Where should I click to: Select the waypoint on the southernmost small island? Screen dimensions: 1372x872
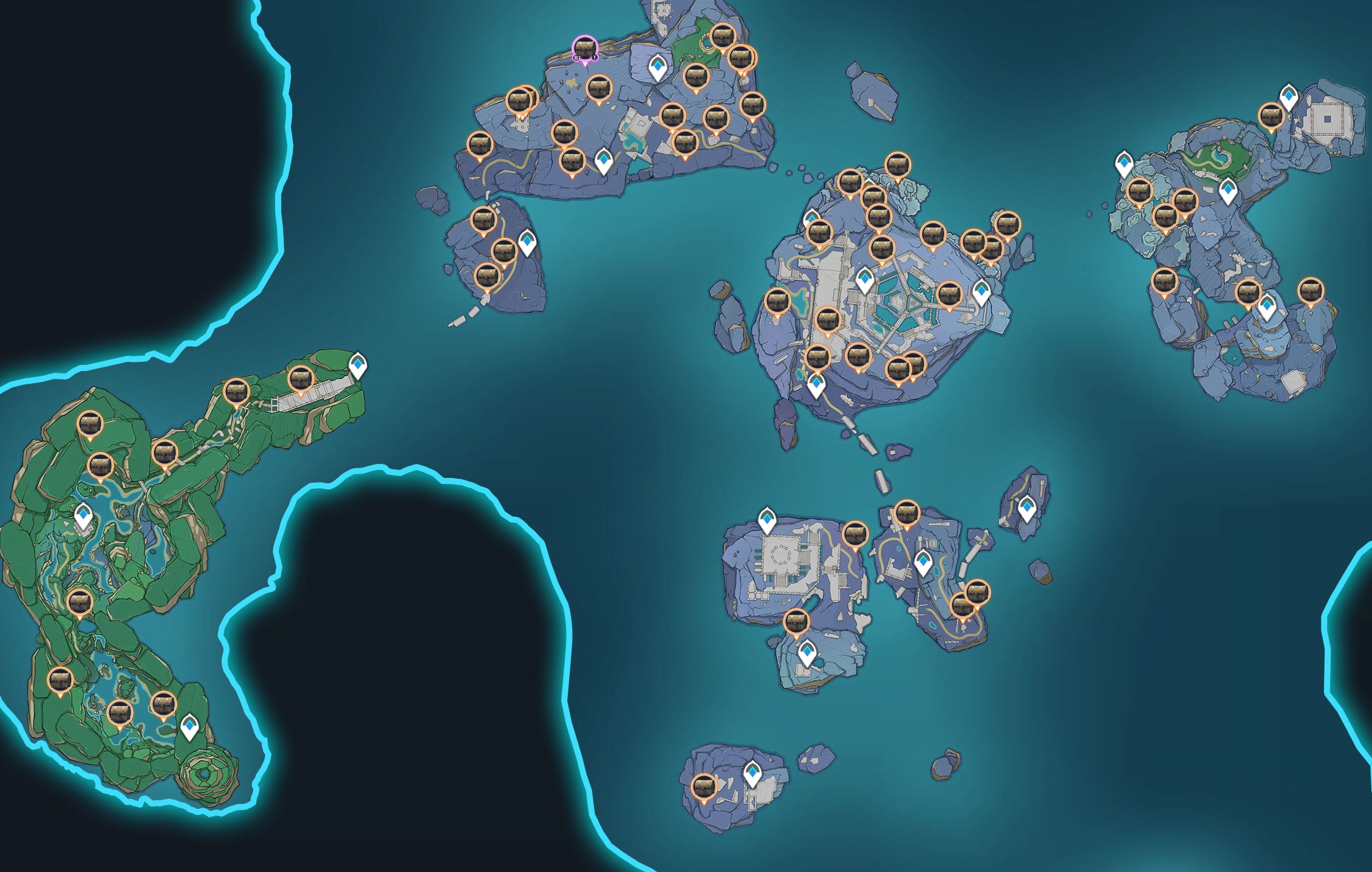pyautogui.click(x=753, y=774)
